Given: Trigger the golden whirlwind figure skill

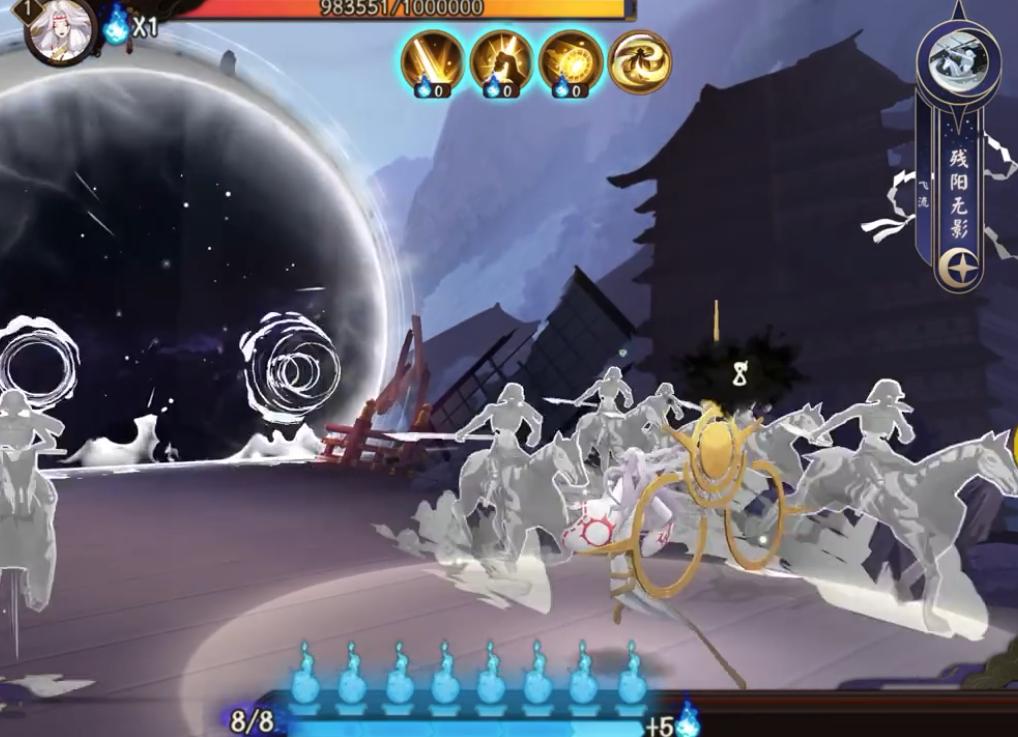Looking at the screenshot, I should pyautogui.click(x=638, y=61).
